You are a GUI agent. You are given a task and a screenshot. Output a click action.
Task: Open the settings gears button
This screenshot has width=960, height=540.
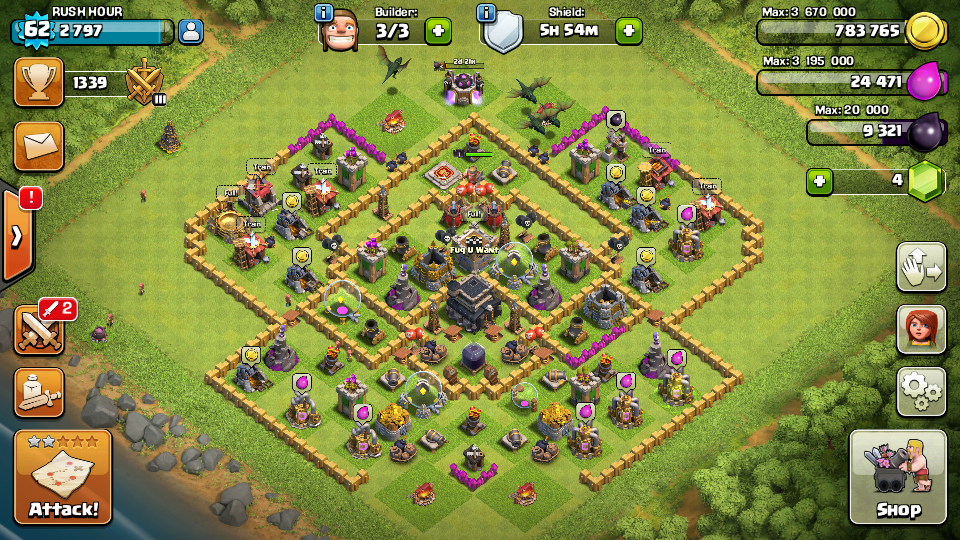921,391
